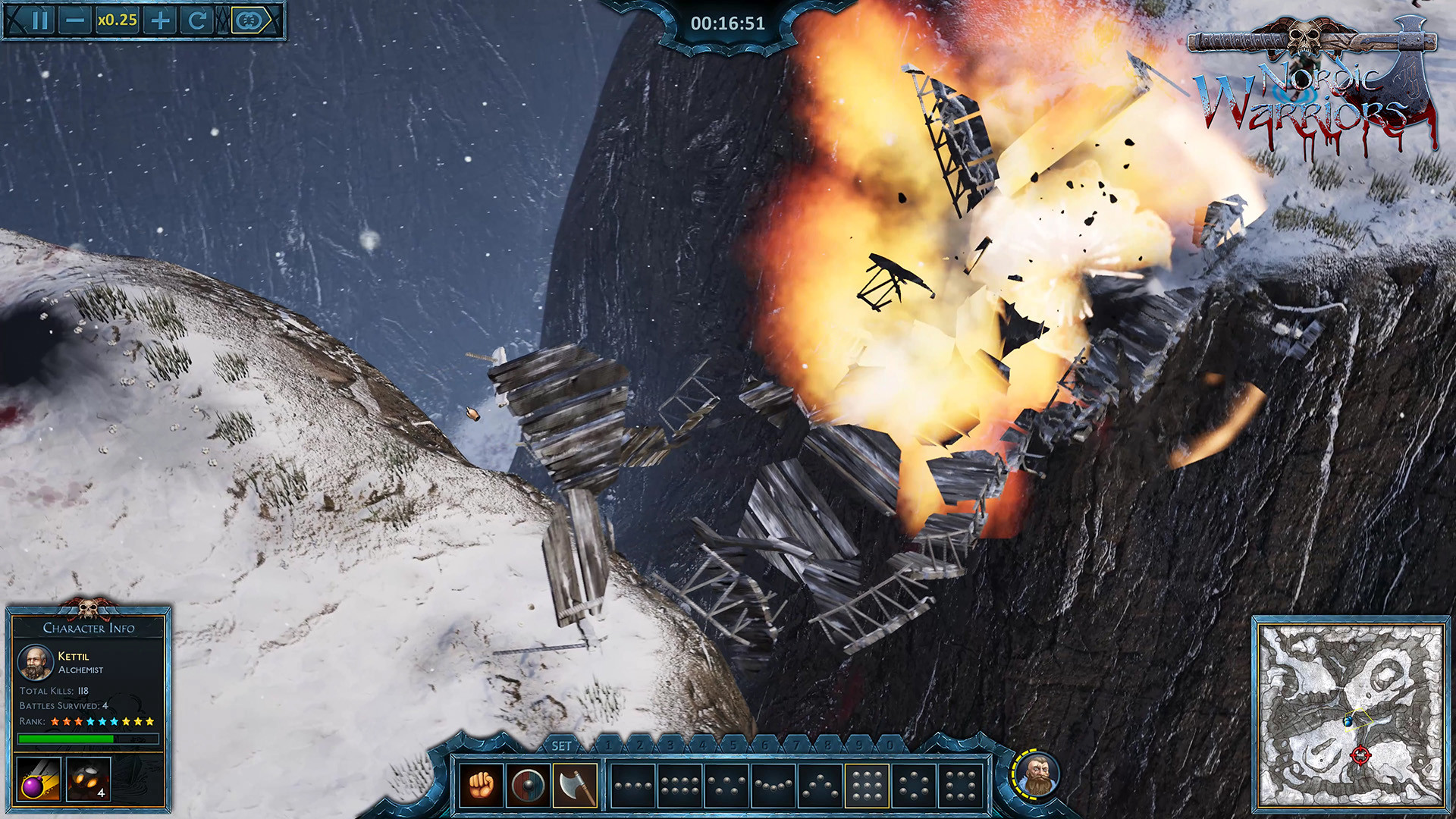1456x819 pixels.
Task: Reset speed with the circular arrow button
Action: 197,20
